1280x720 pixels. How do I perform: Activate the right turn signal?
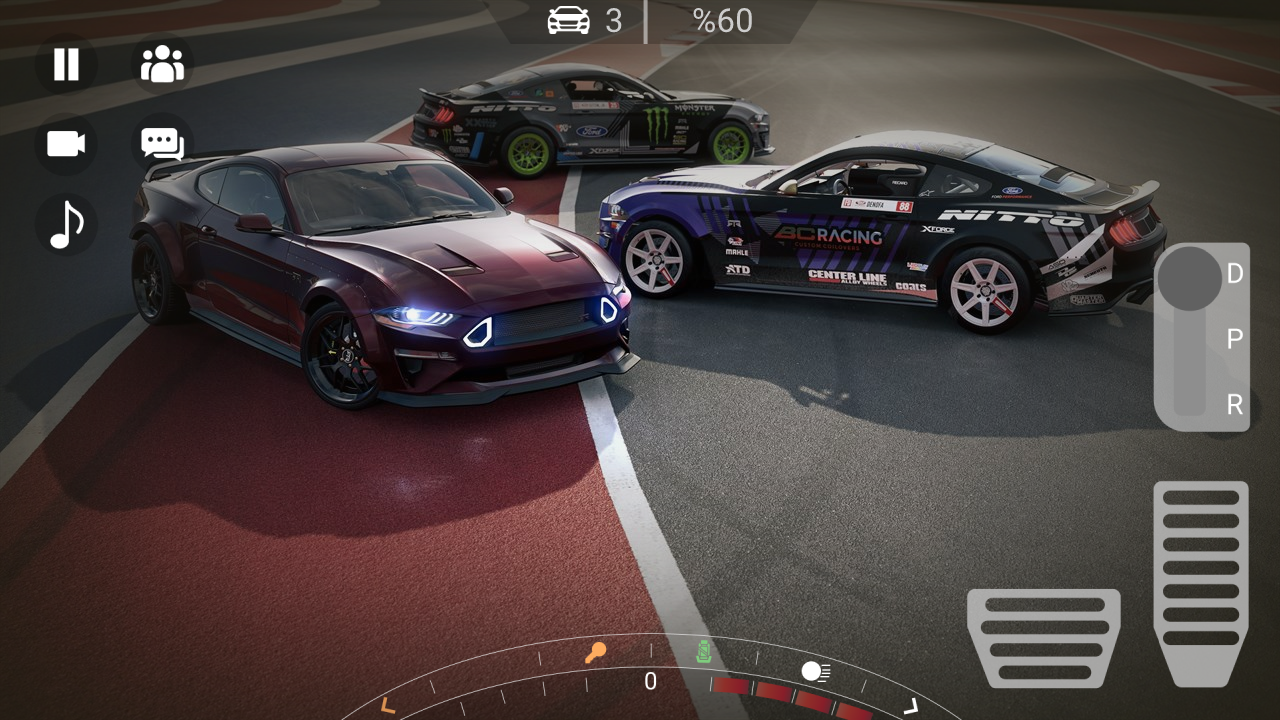tap(910, 706)
